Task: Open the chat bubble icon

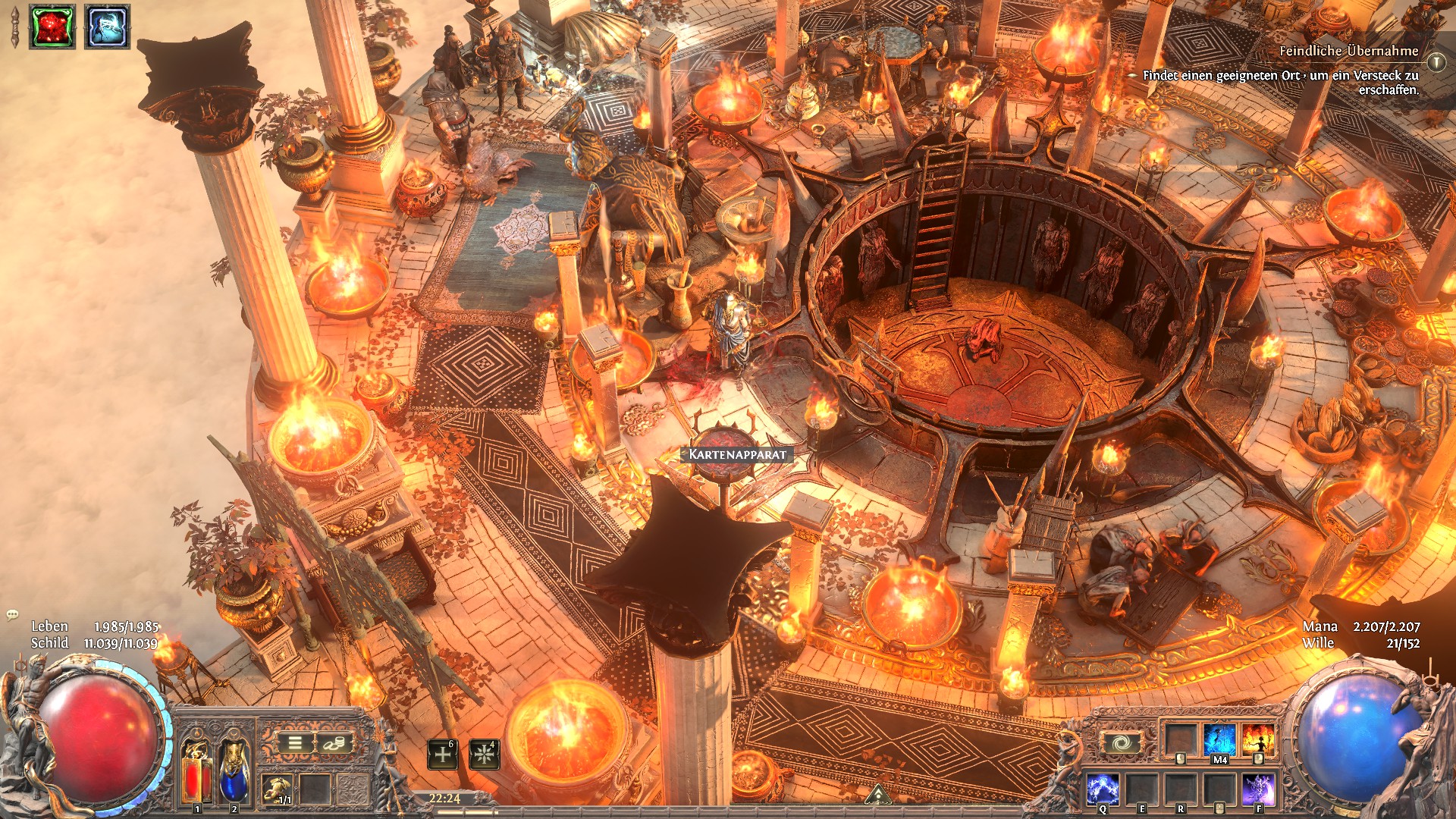Action: coord(12,615)
